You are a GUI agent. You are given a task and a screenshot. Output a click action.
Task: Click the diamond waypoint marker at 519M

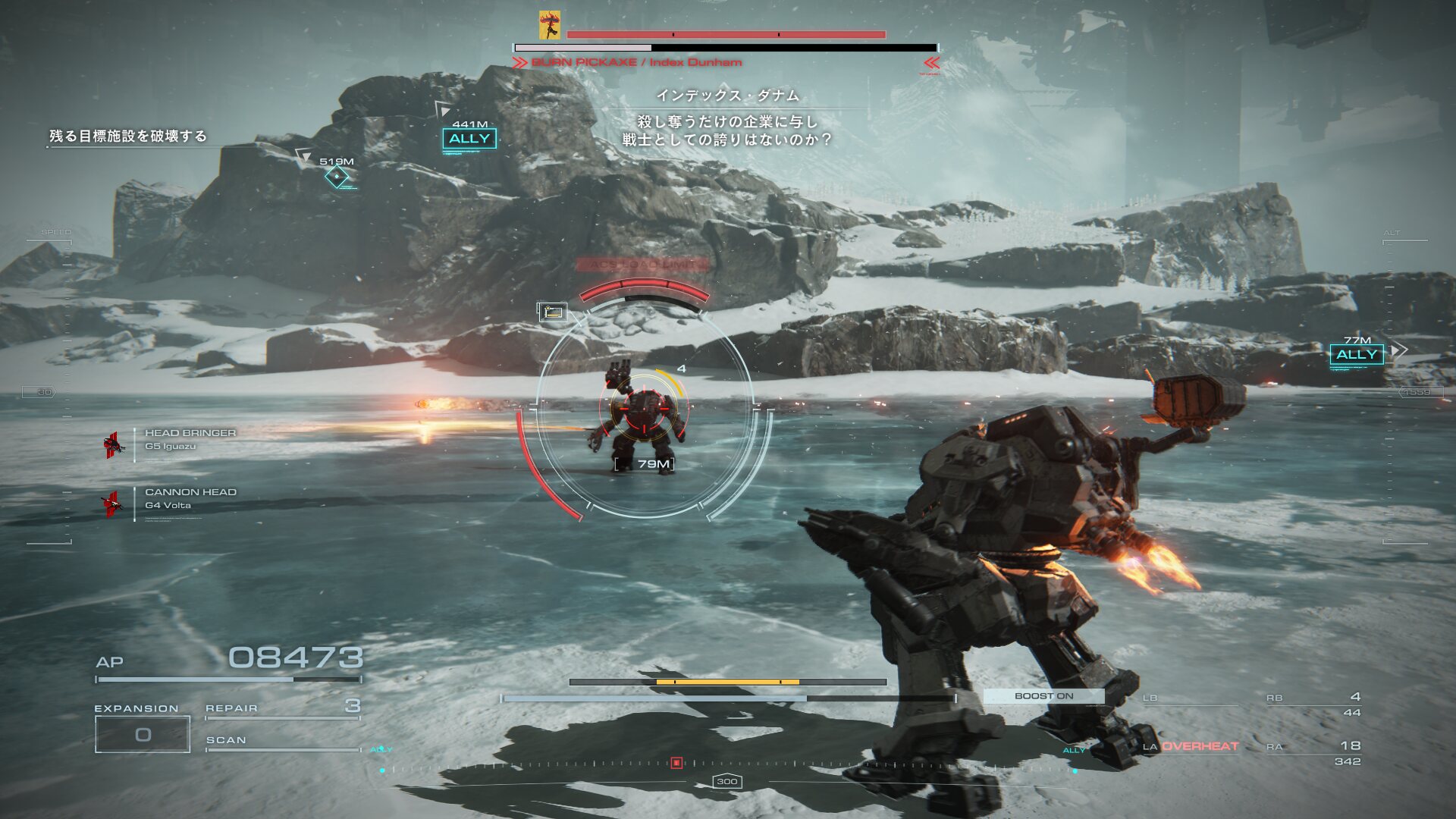(336, 177)
